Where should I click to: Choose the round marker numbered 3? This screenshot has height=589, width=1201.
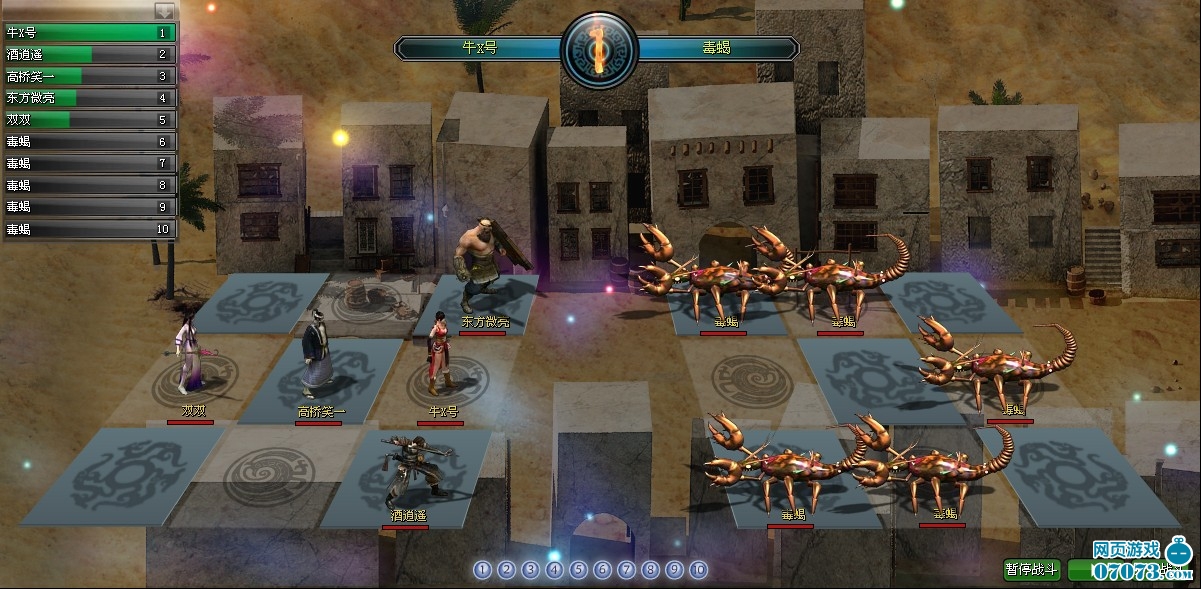531,570
